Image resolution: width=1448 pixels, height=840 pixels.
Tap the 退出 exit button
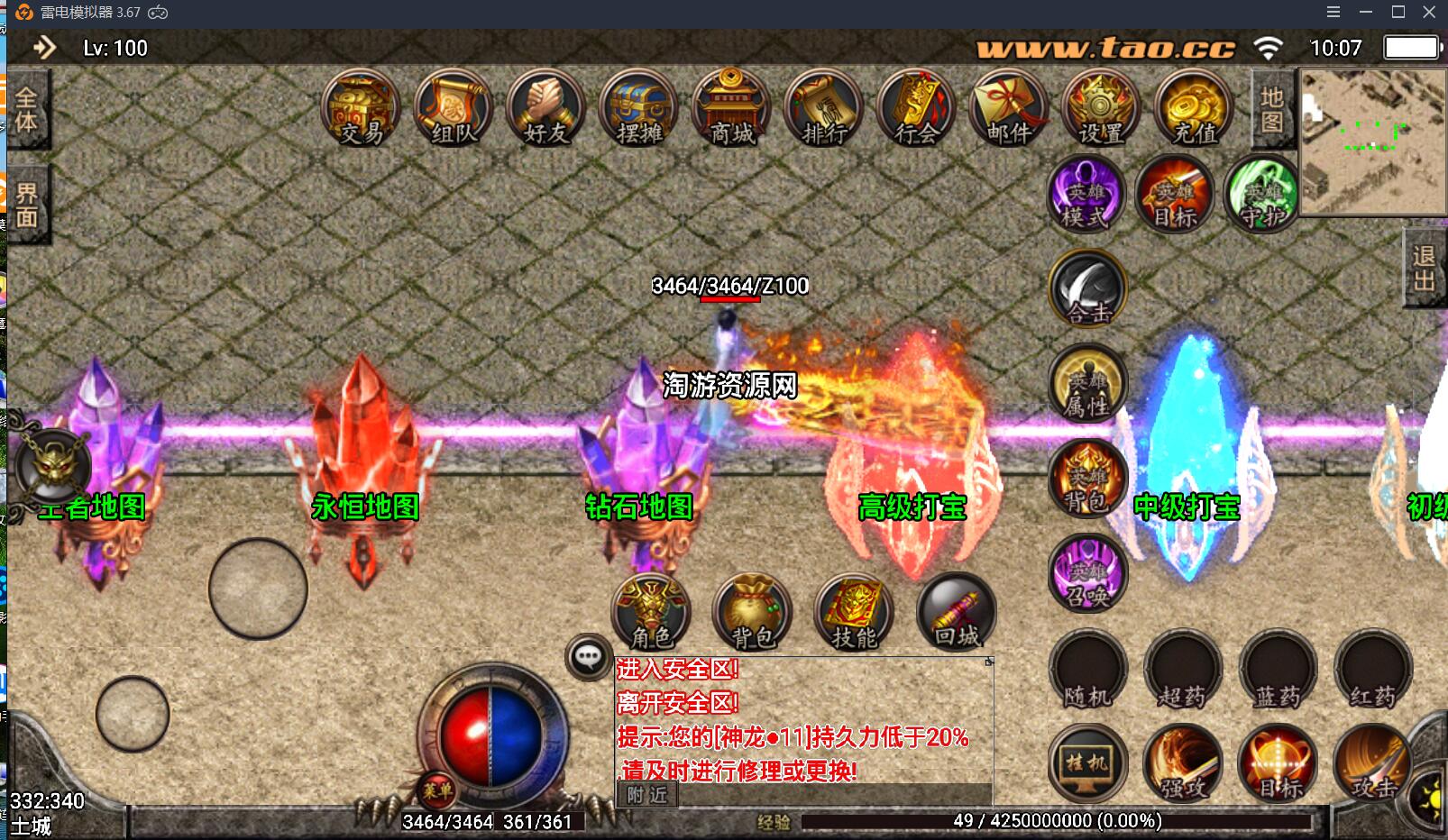click(1425, 268)
